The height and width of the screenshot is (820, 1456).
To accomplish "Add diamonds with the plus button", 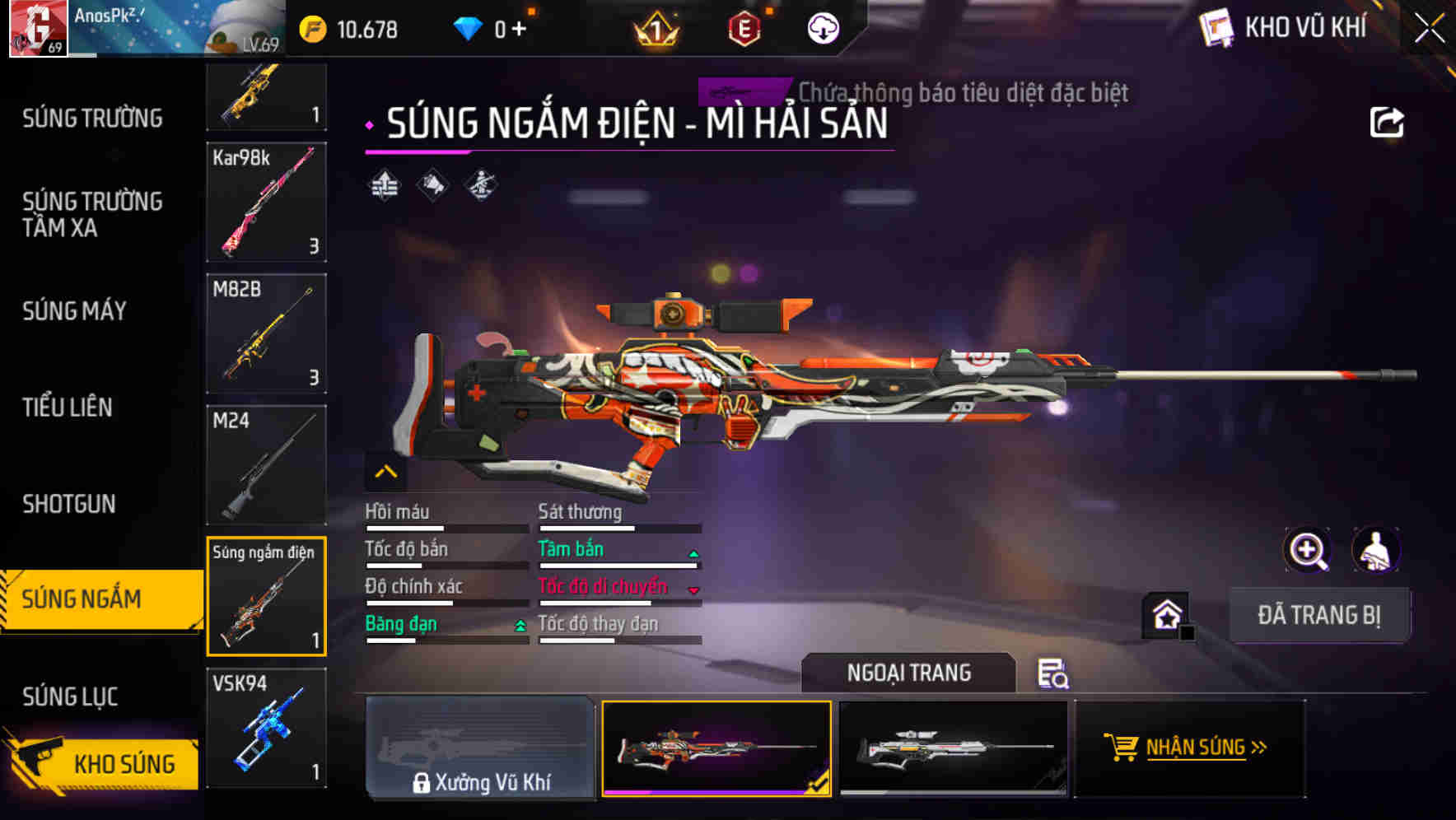I will pyautogui.click(x=520, y=30).
